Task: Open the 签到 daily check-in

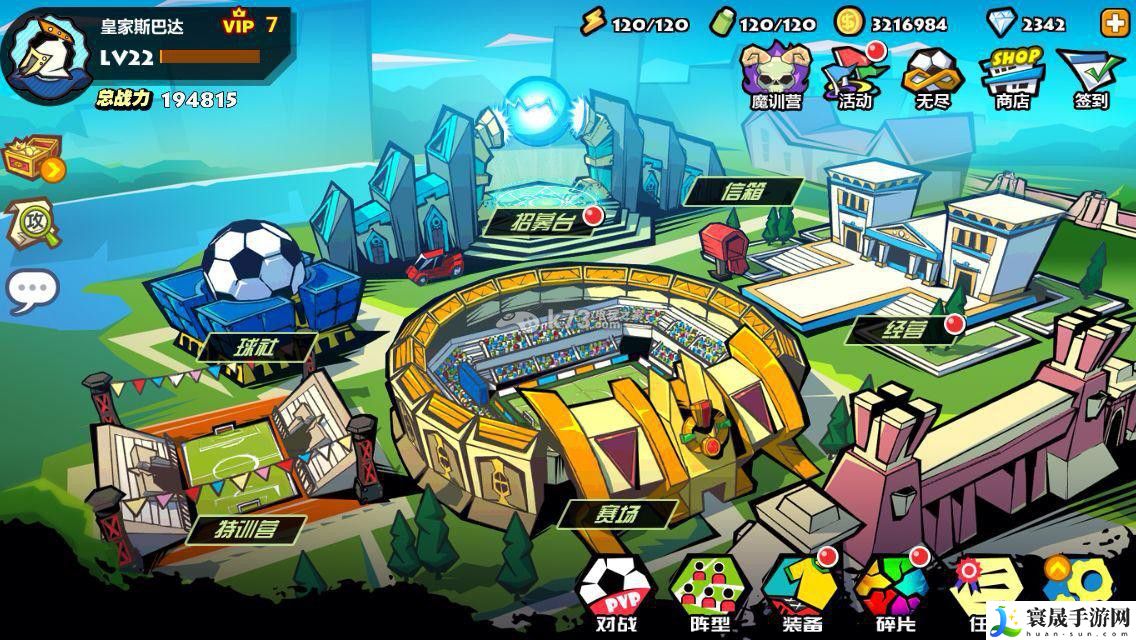Action: pos(1090,77)
